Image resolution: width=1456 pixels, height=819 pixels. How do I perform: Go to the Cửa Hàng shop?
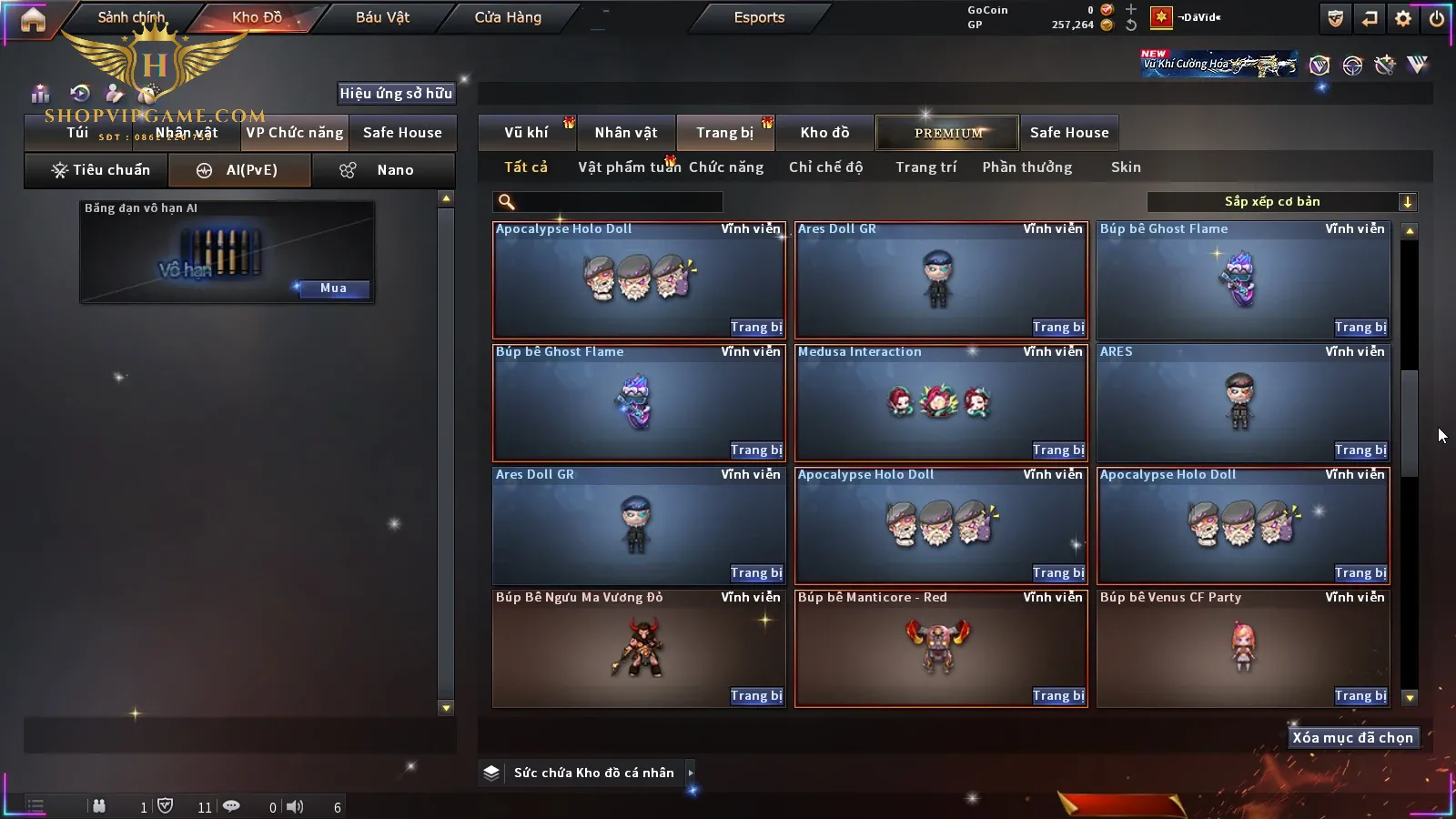[x=508, y=17]
